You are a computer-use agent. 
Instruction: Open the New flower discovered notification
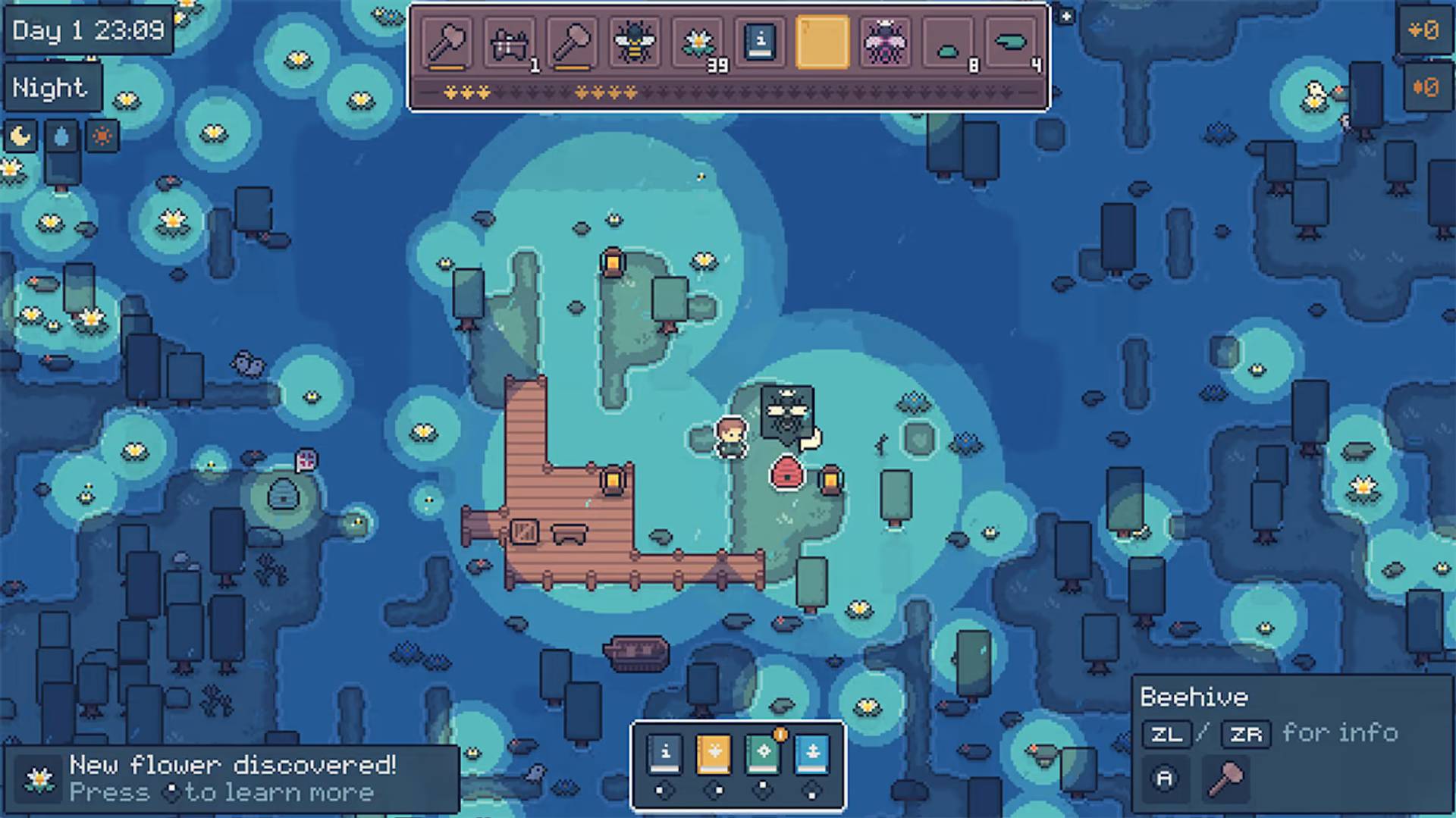pyautogui.click(x=231, y=779)
